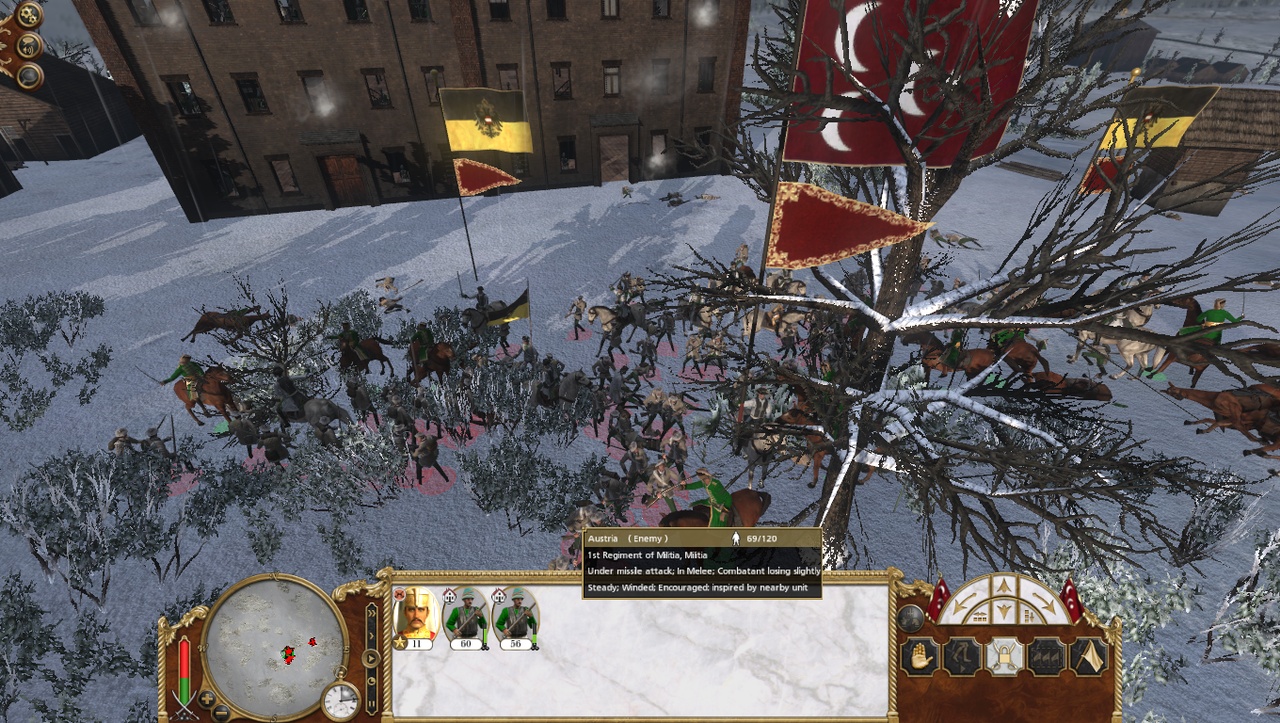Activate the halt order hand button
The image size is (1280, 723).
919,657
